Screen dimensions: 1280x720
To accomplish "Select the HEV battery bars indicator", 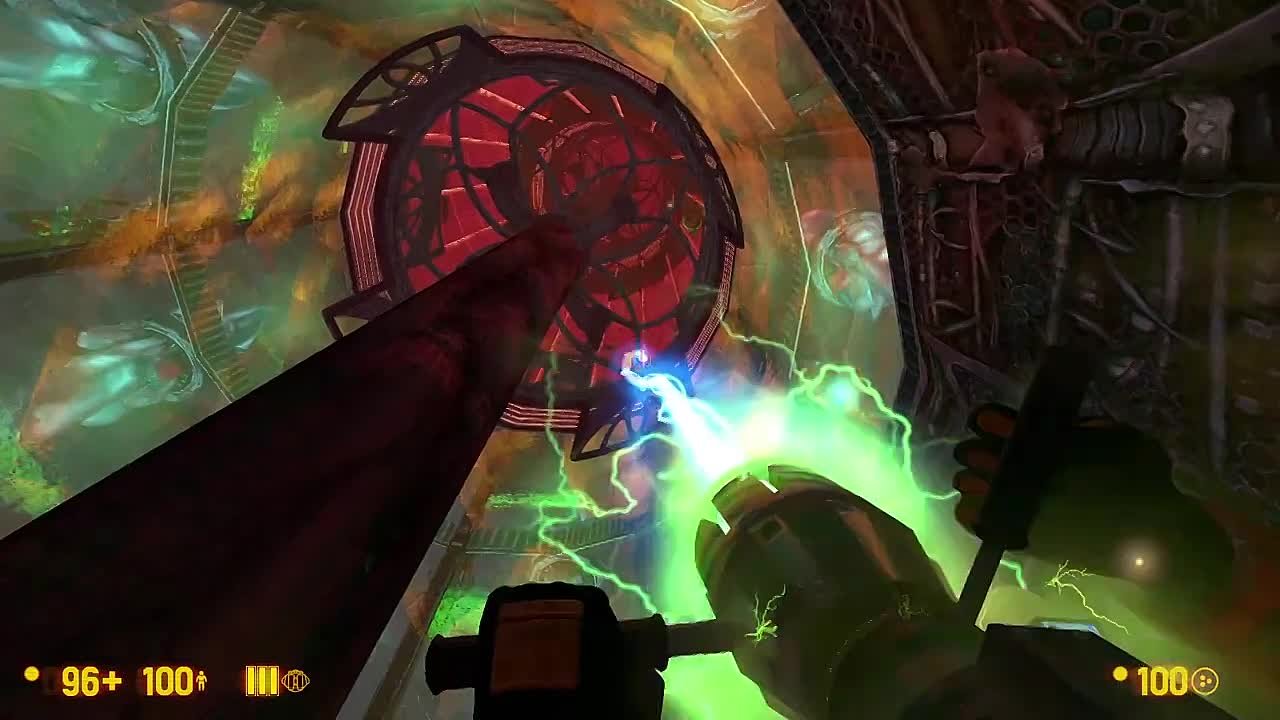I will point(261,681).
